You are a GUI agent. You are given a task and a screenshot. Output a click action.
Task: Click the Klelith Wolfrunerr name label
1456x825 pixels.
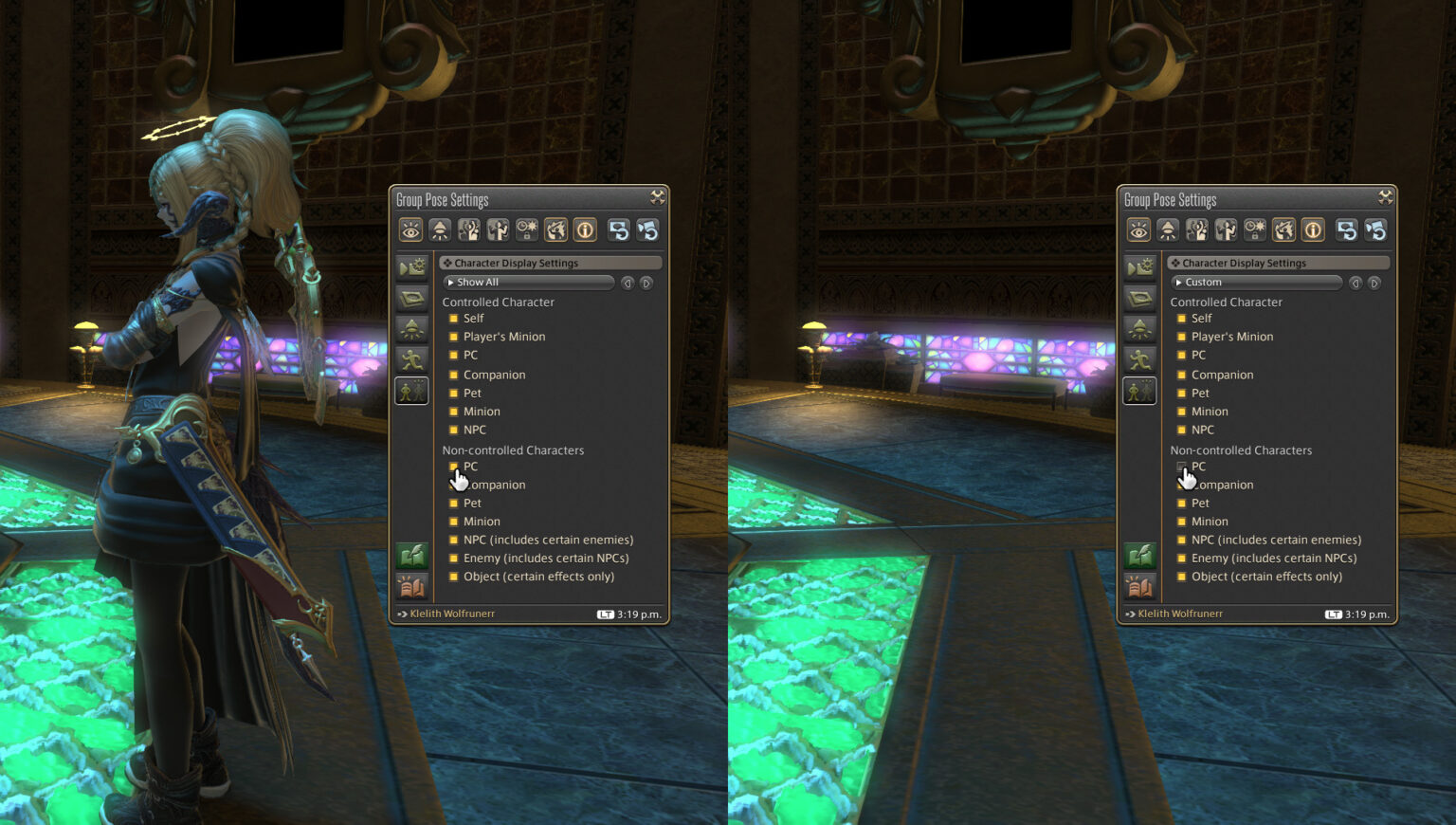pos(452,613)
